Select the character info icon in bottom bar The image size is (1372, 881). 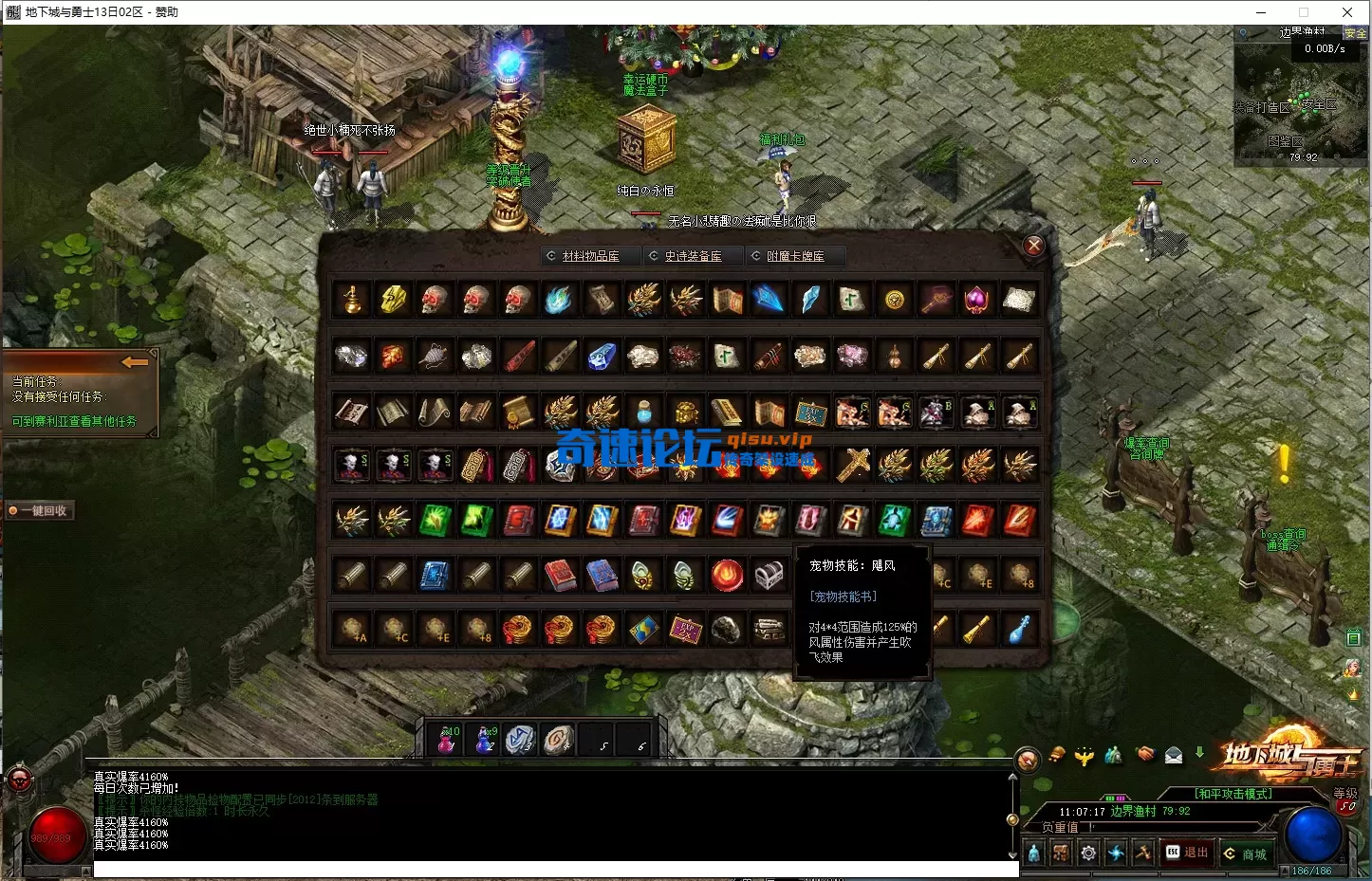(x=1032, y=852)
